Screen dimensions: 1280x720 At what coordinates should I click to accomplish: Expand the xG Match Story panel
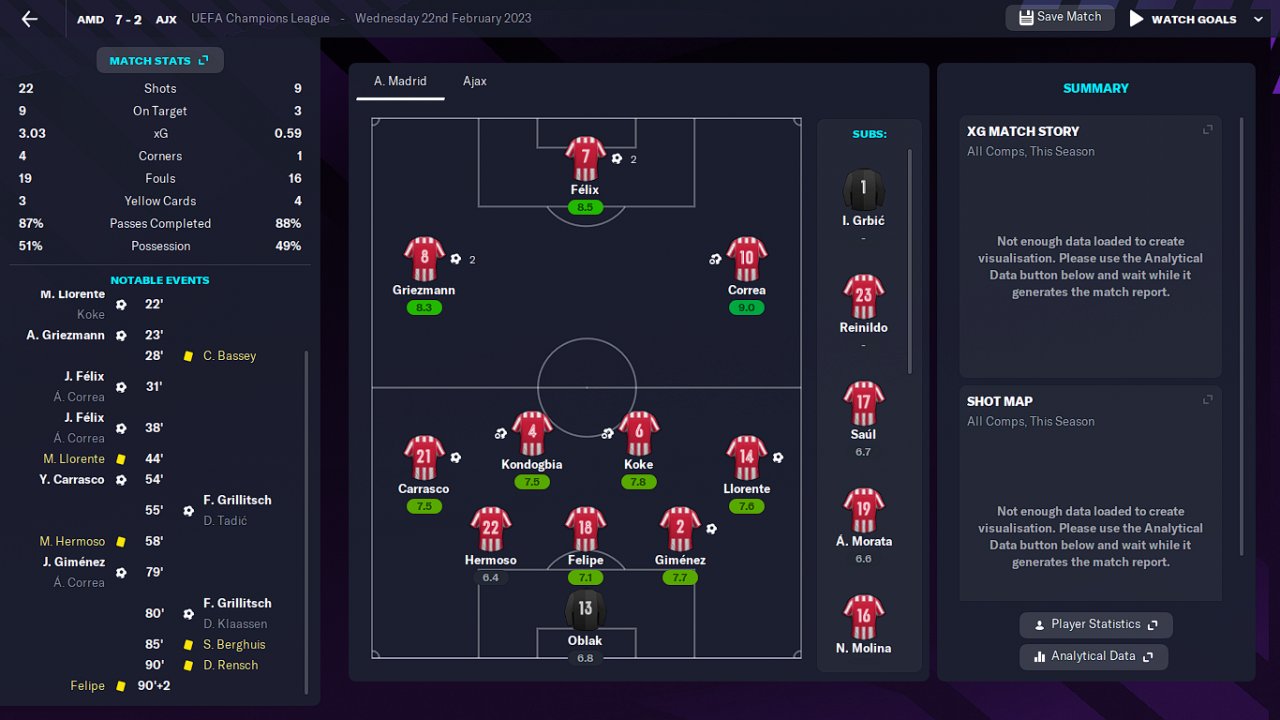tap(1207, 130)
